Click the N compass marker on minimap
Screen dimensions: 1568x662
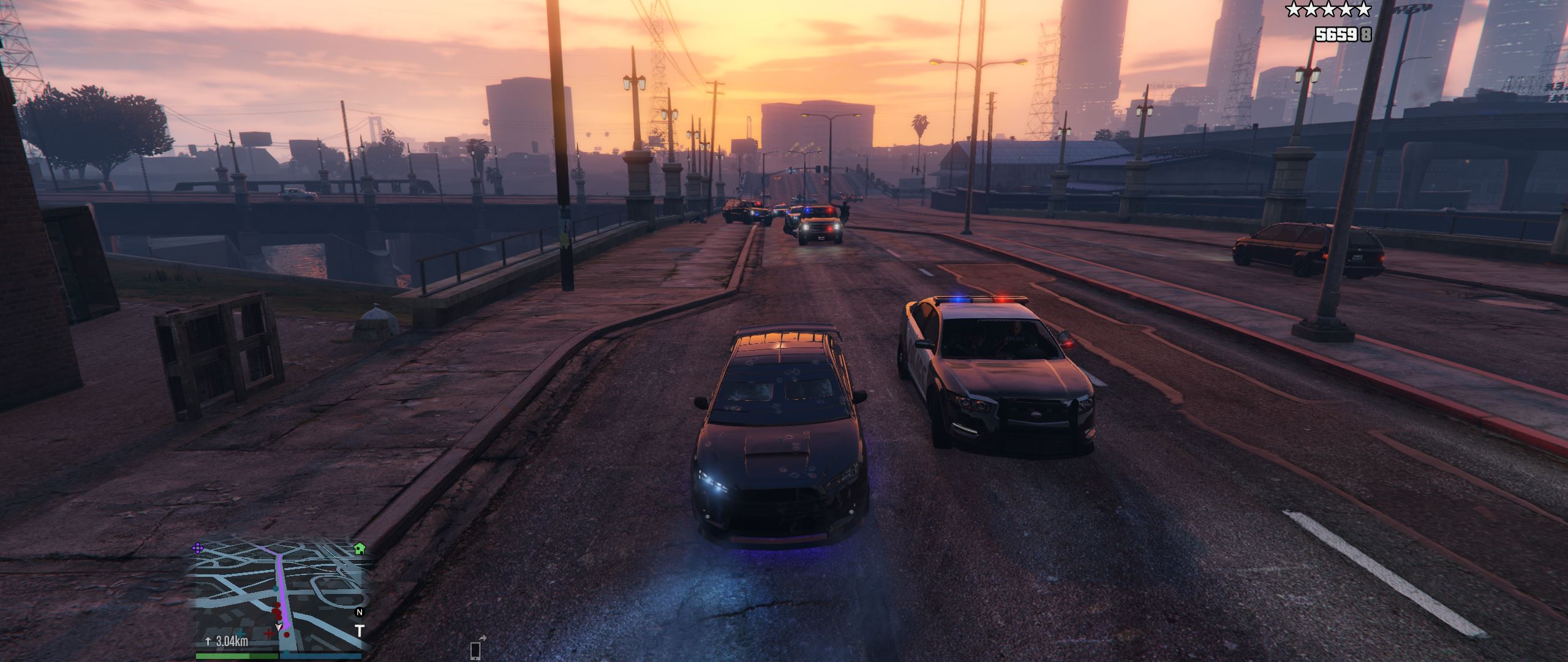tap(360, 612)
